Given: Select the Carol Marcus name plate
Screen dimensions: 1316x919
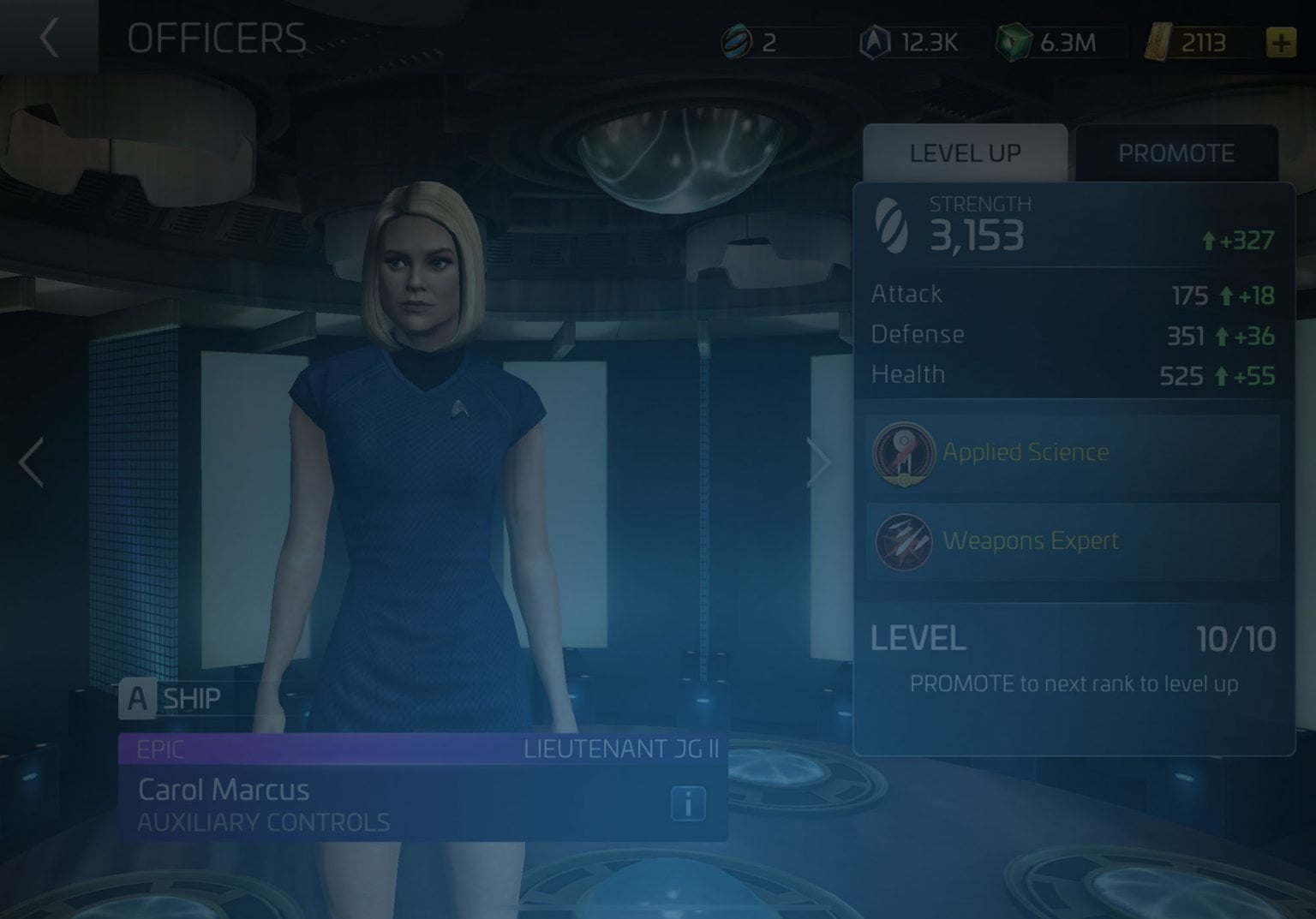Looking at the screenshot, I should [x=224, y=789].
